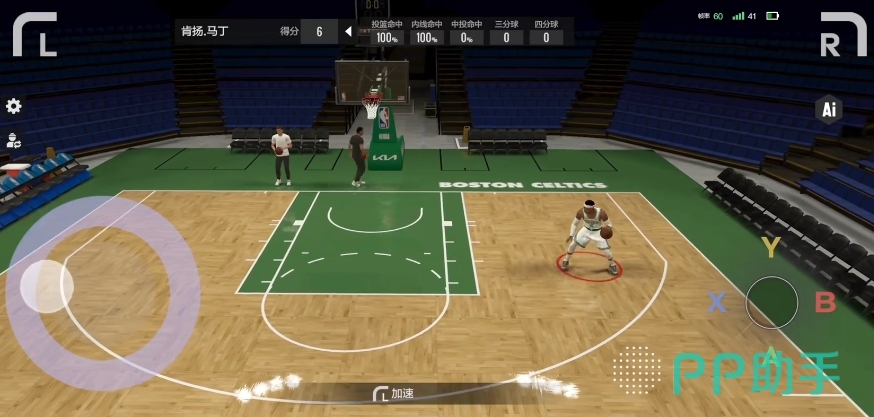Tap the yellow Y action button

[770, 247]
